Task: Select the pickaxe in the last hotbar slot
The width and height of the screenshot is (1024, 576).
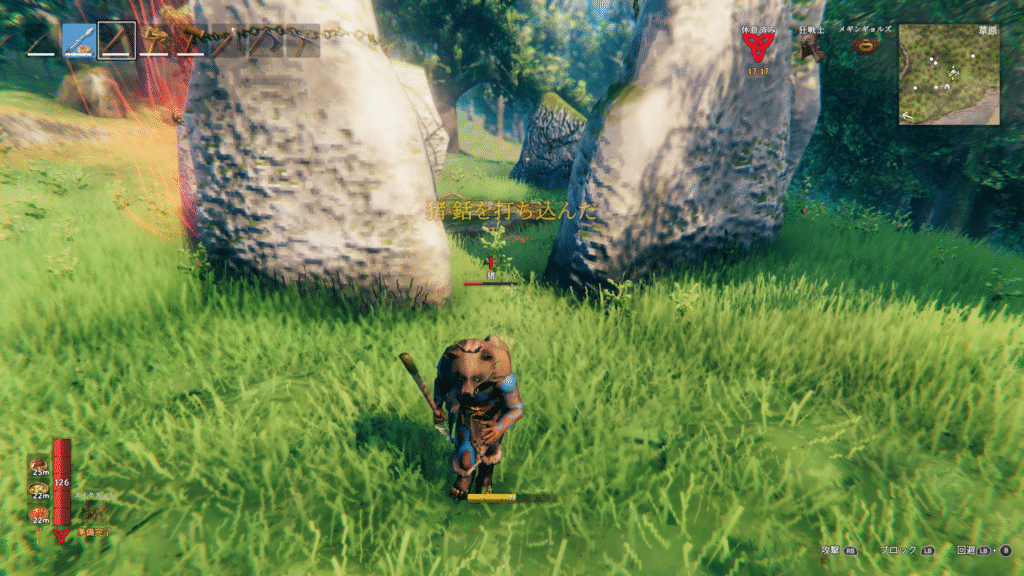Action: [x=303, y=41]
